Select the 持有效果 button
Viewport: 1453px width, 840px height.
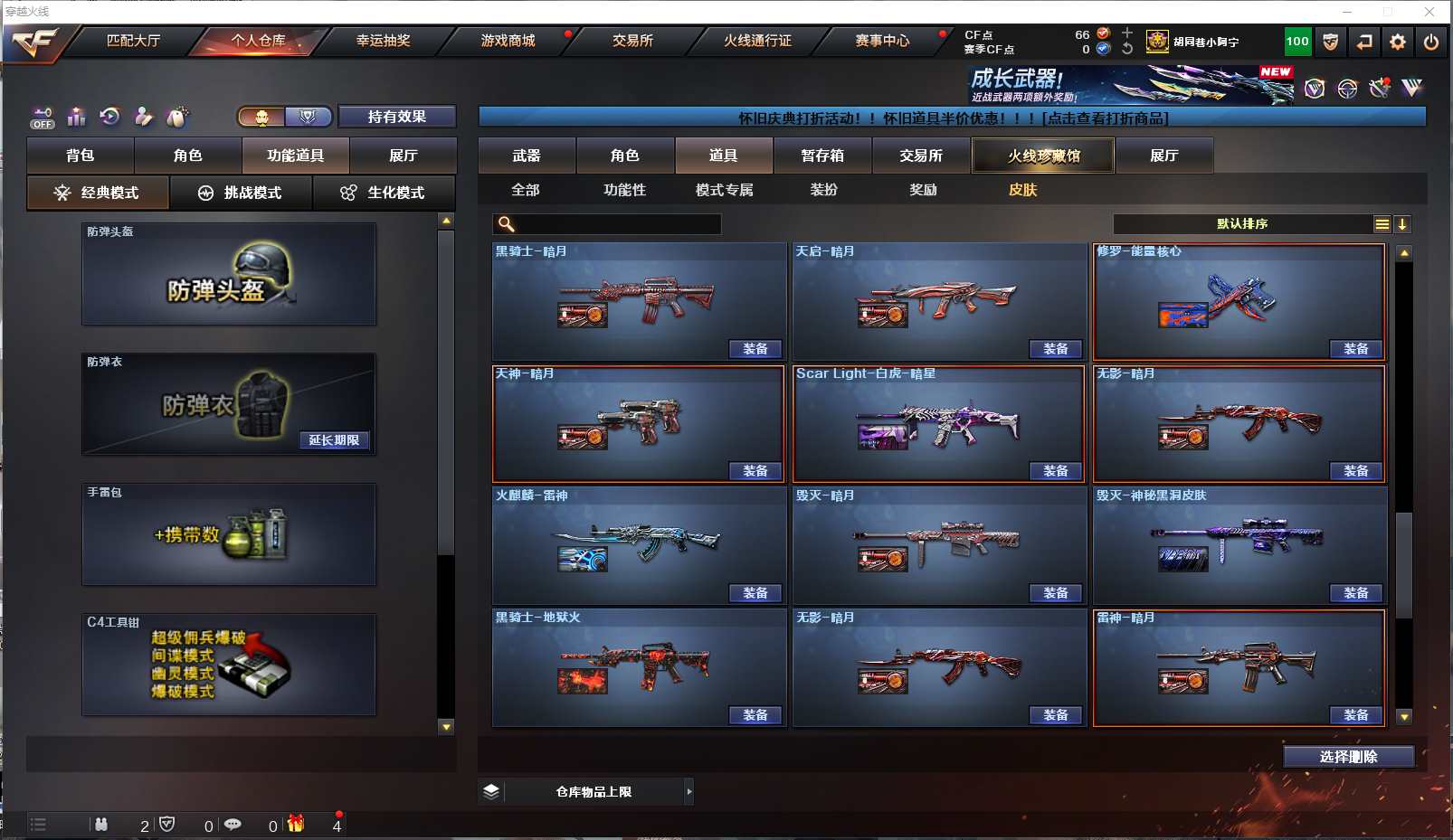[396, 117]
